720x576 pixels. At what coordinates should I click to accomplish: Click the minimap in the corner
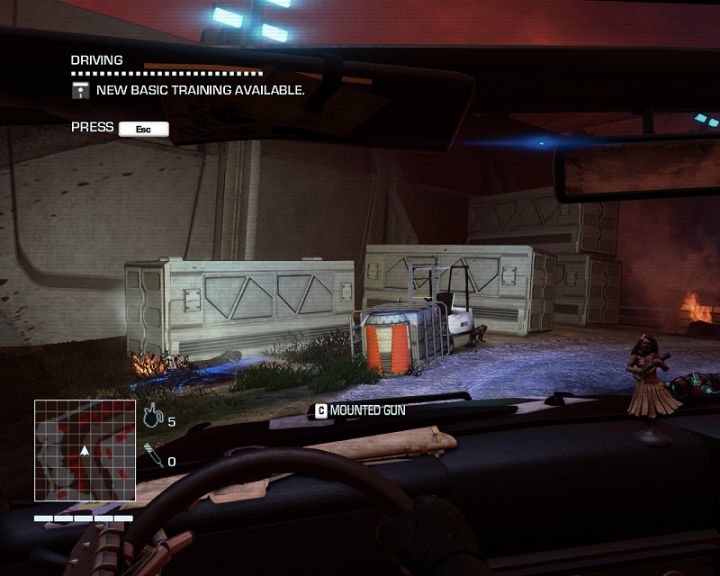pos(85,450)
